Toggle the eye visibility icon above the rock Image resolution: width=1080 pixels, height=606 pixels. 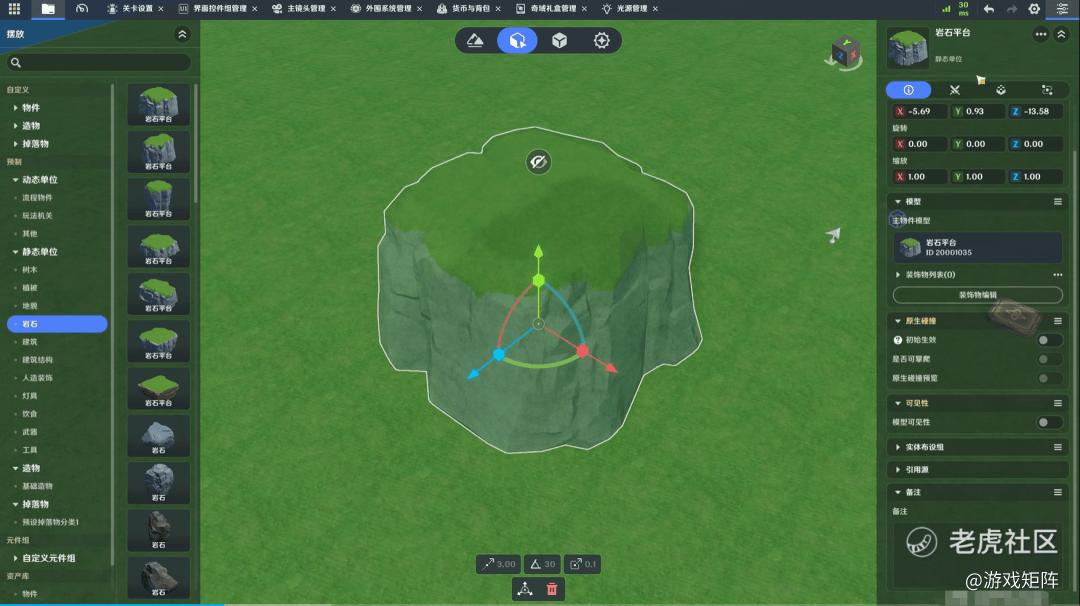point(539,162)
